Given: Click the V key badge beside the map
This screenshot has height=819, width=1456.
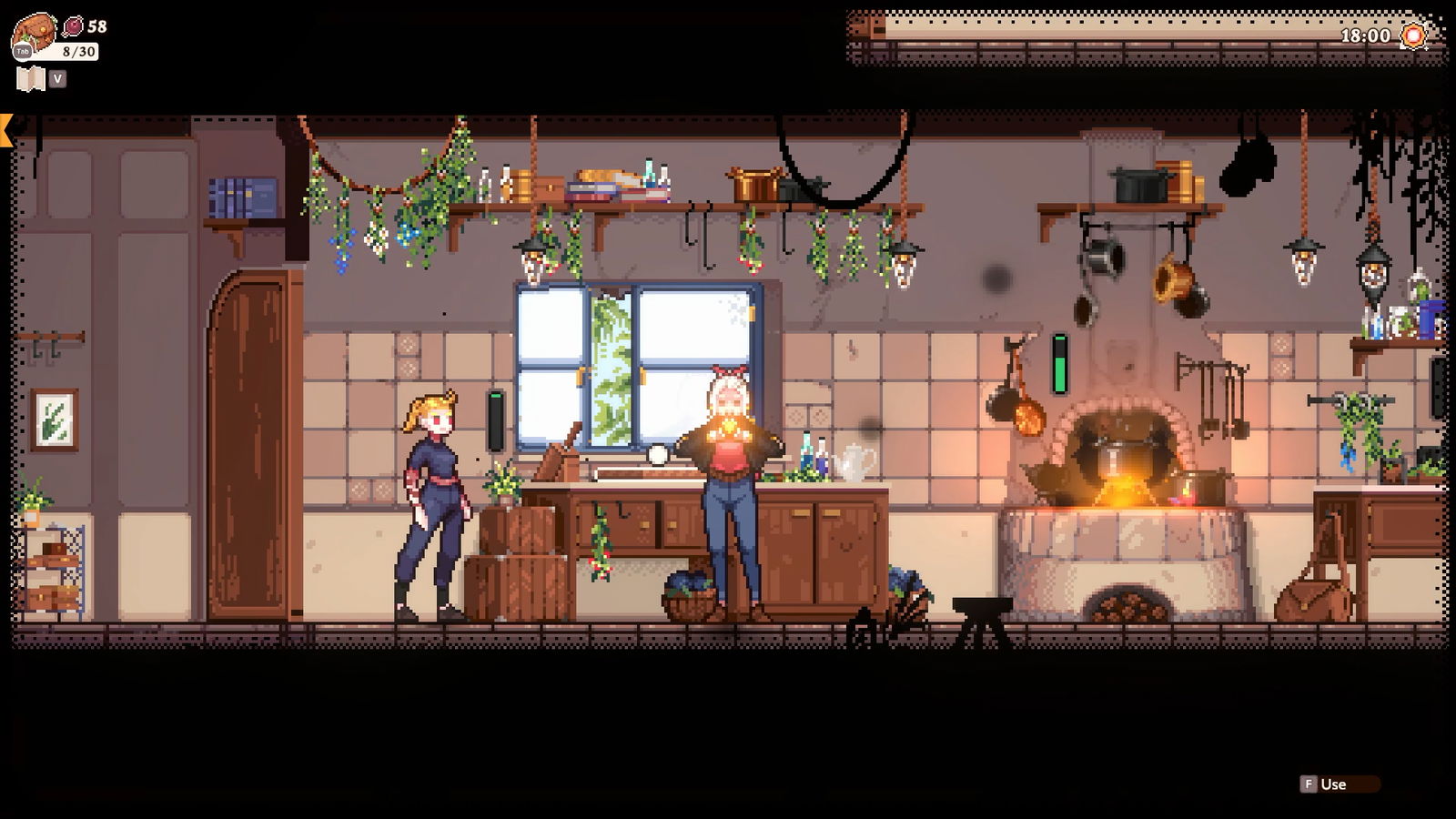Looking at the screenshot, I should 58,78.
